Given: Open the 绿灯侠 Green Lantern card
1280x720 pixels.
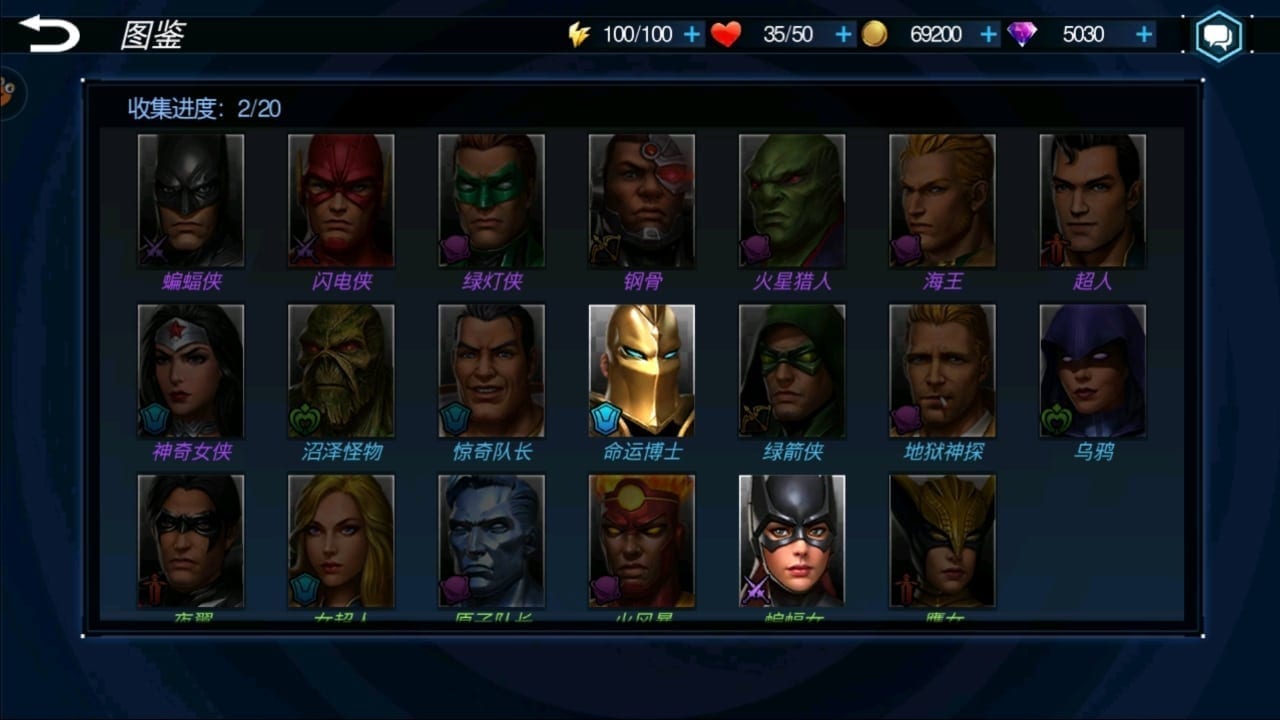Looking at the screenshot, I should 491,201.
